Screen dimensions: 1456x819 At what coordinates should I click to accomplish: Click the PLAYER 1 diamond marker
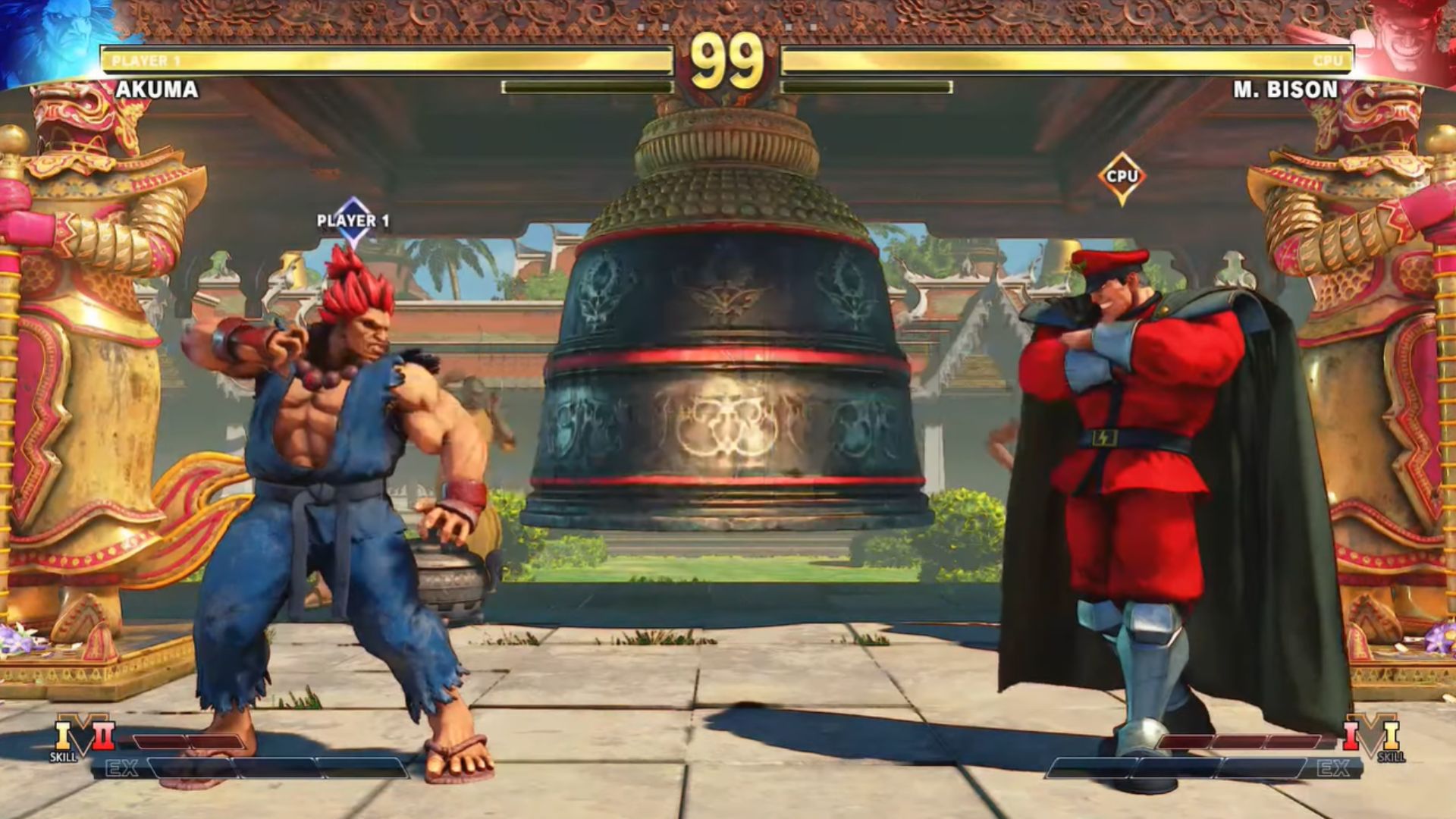click(x=353, y=221)
